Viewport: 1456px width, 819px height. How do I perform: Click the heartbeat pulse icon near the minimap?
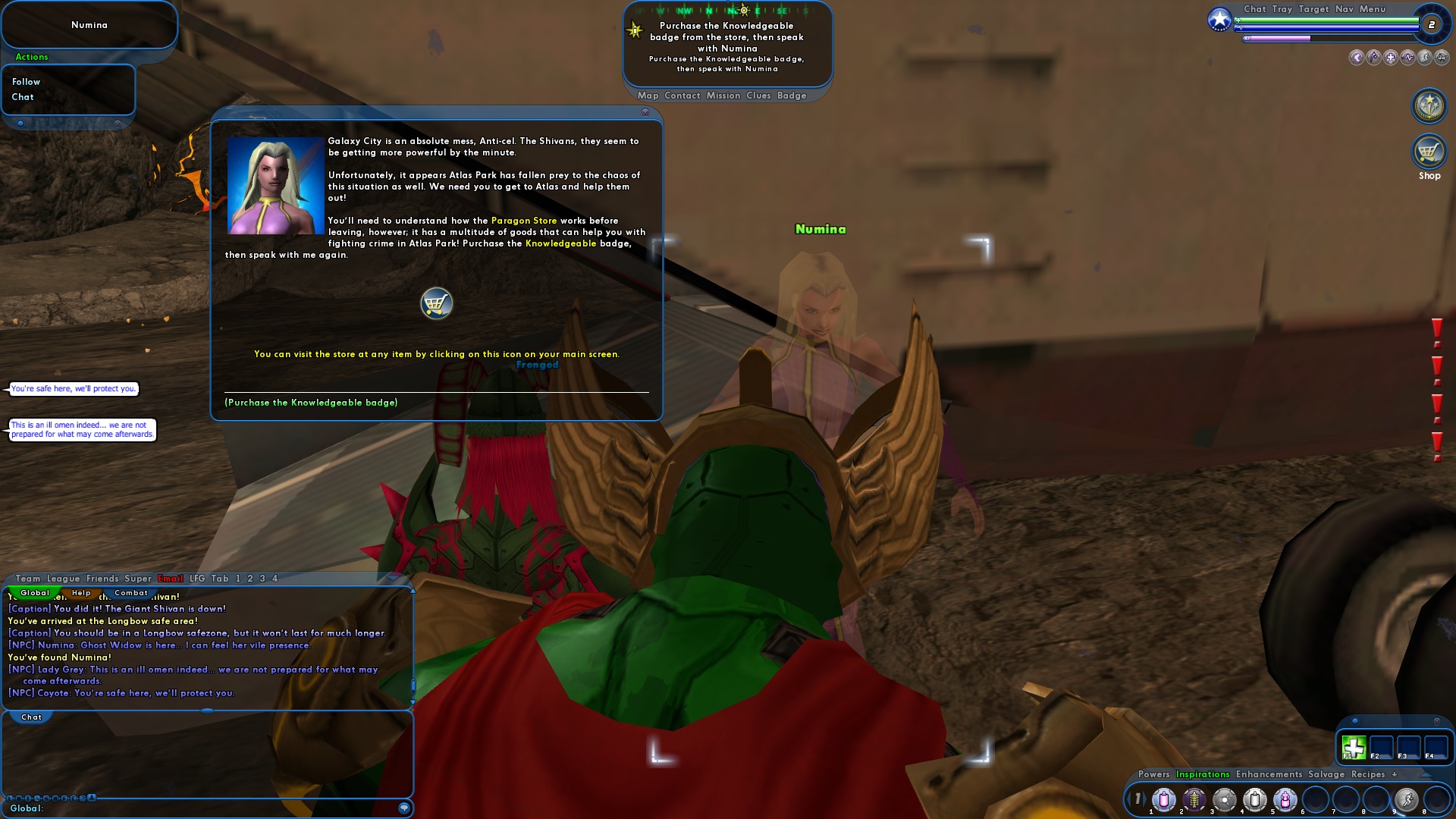[1407, 58]
